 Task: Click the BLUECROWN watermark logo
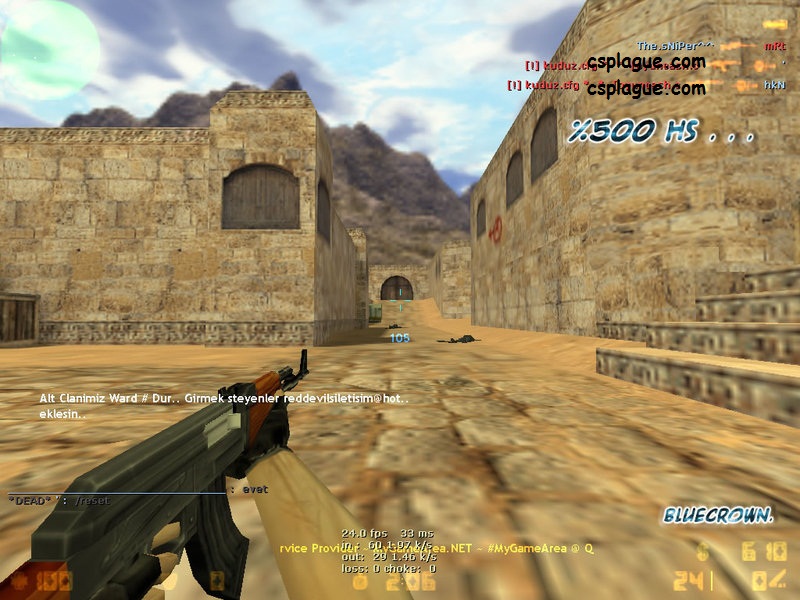(x=717, y=516)
